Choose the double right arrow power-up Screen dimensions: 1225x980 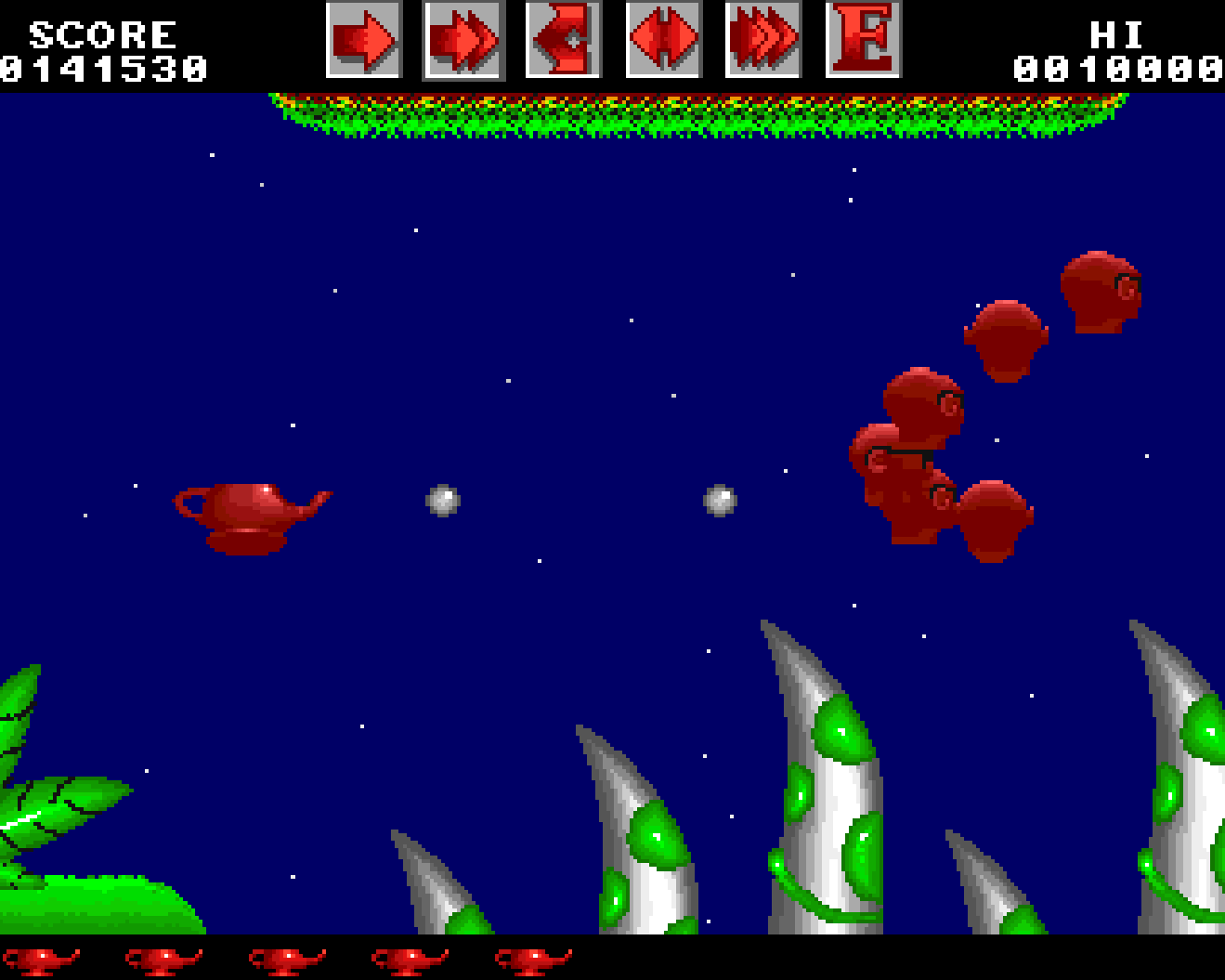pyautogui.click(x=463, y=40)
